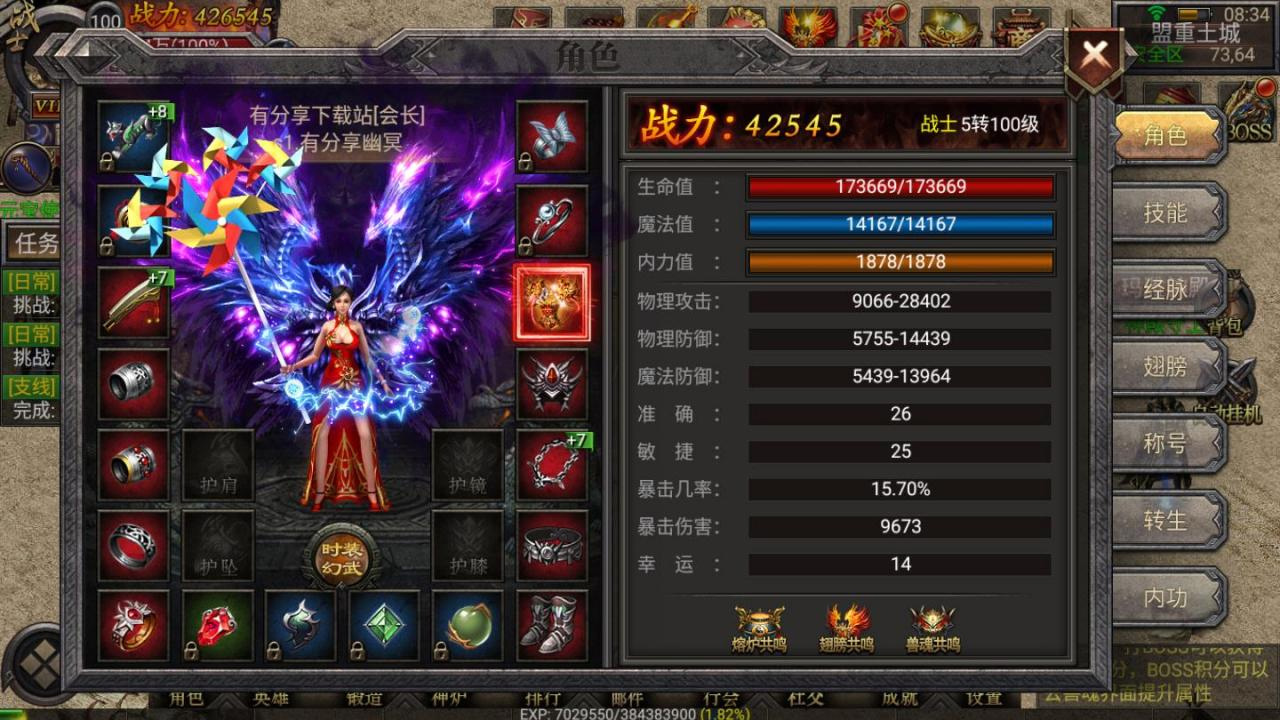Select the 角色 tab
1280x720 pixels.
coord(1166,136)
